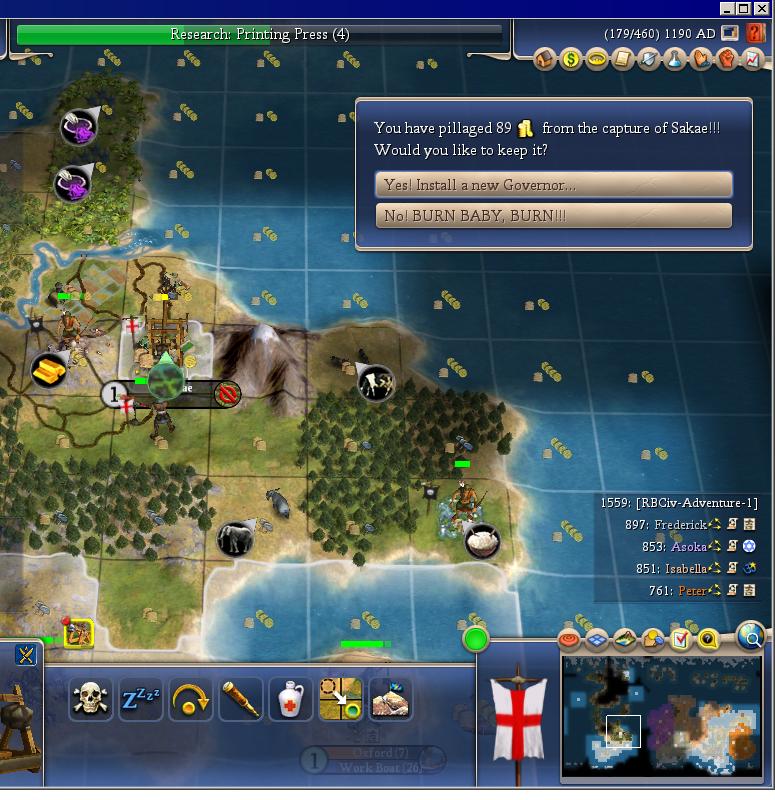This screenshot has height=800, width=775.
Task: Open the globe view magnifier button
Action: (751, 635)
